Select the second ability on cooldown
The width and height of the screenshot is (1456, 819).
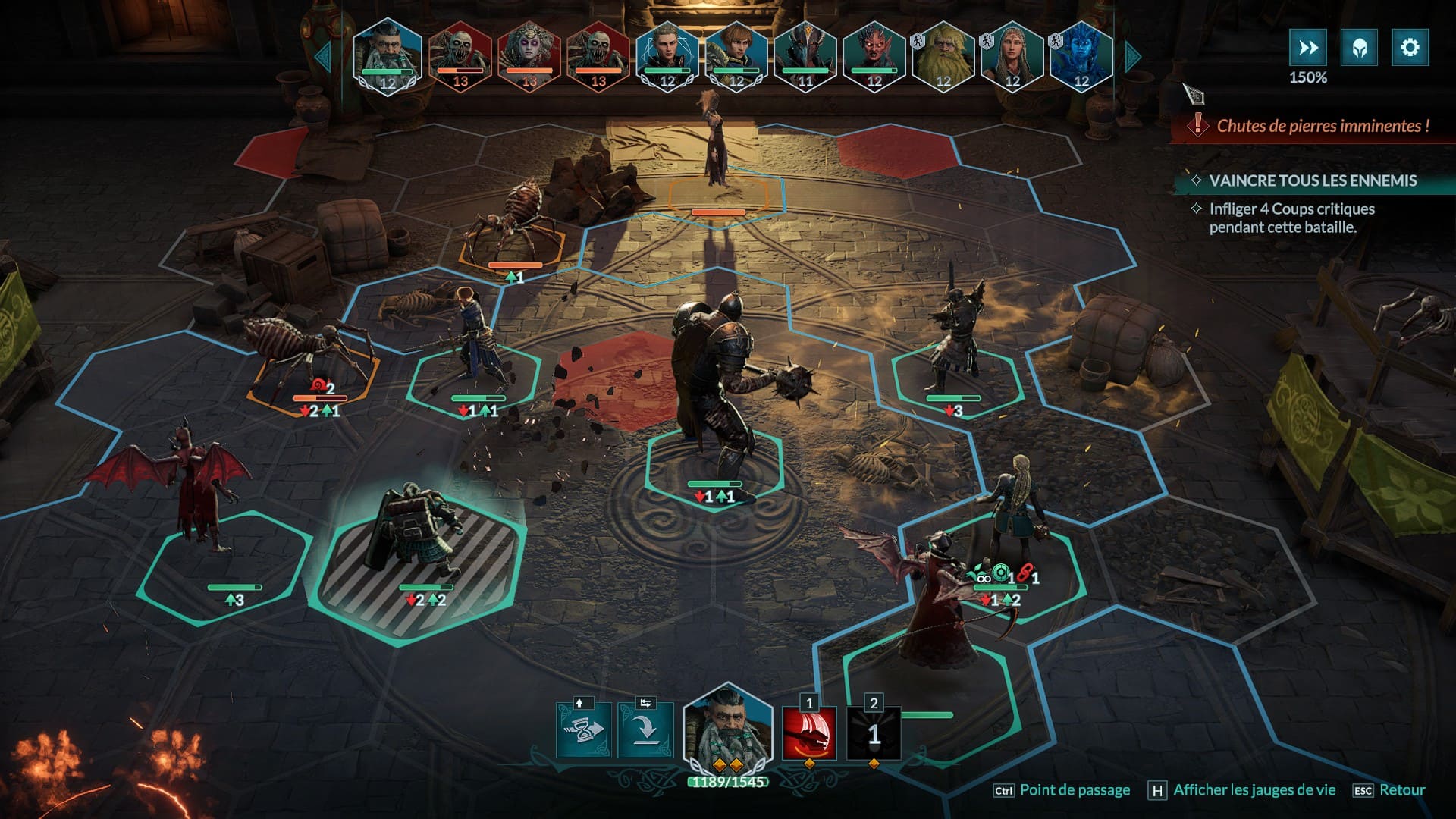pyautogui.click(x=874, y=733)
